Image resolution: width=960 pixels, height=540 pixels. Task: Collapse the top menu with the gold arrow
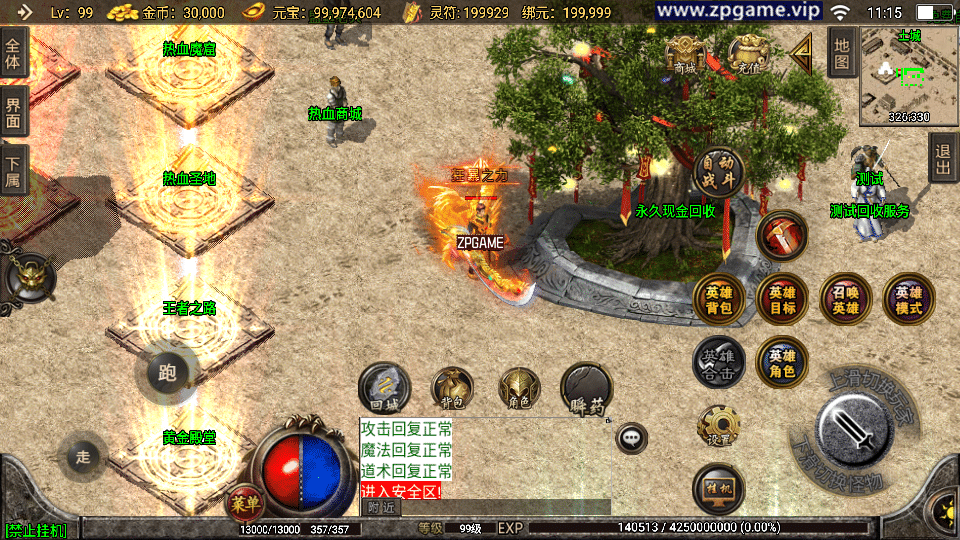(801, 54)
